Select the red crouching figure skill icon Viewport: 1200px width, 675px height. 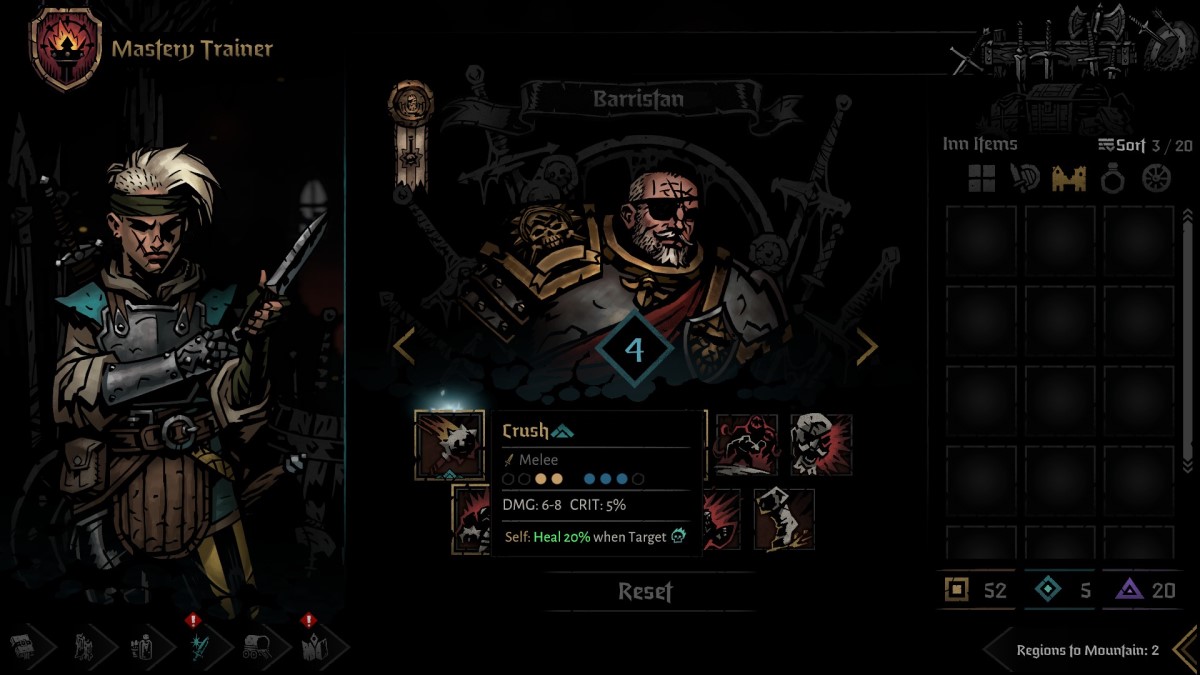(x=745, y=444)
